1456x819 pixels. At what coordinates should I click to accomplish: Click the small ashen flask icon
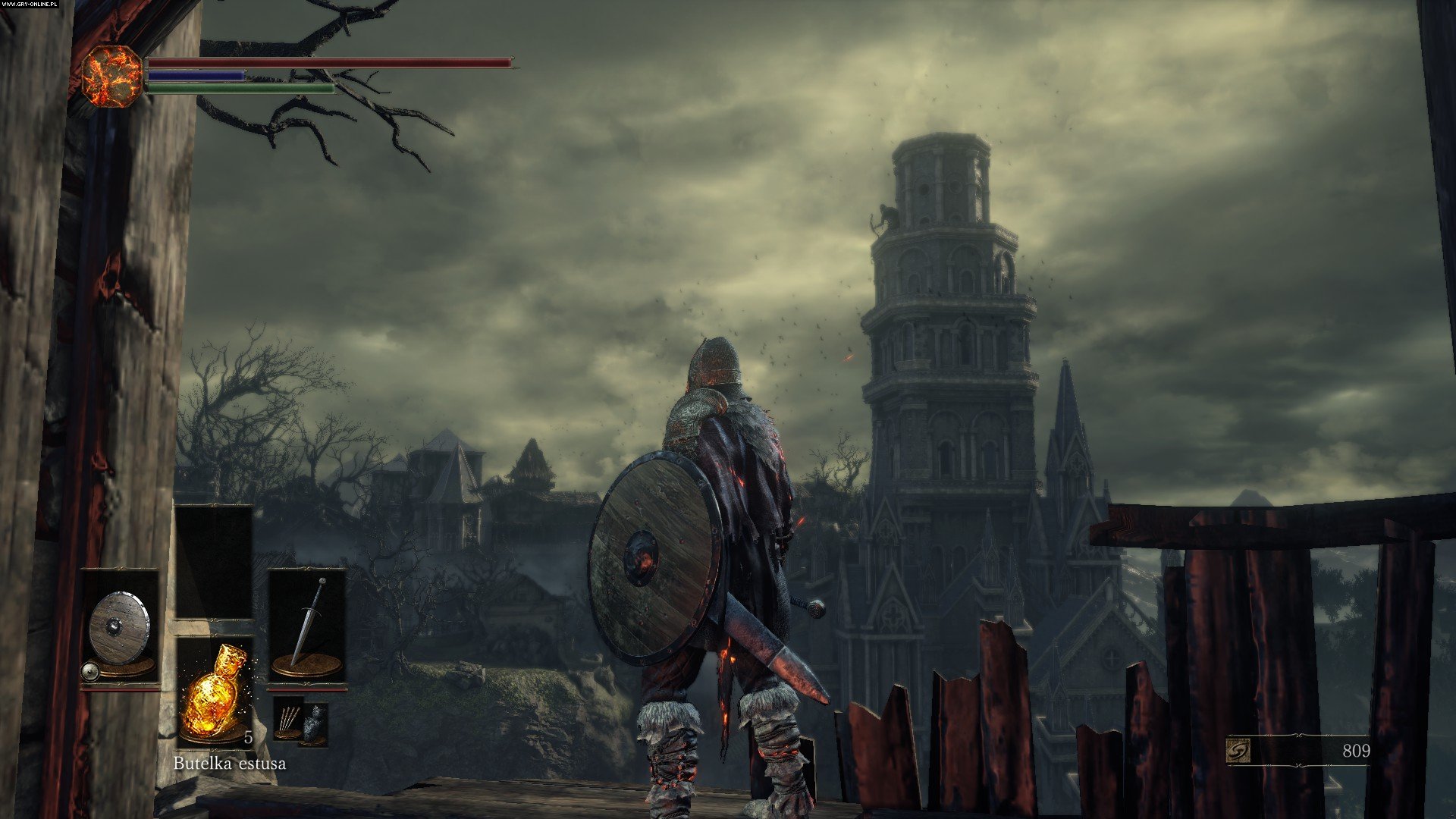(314, 723)
